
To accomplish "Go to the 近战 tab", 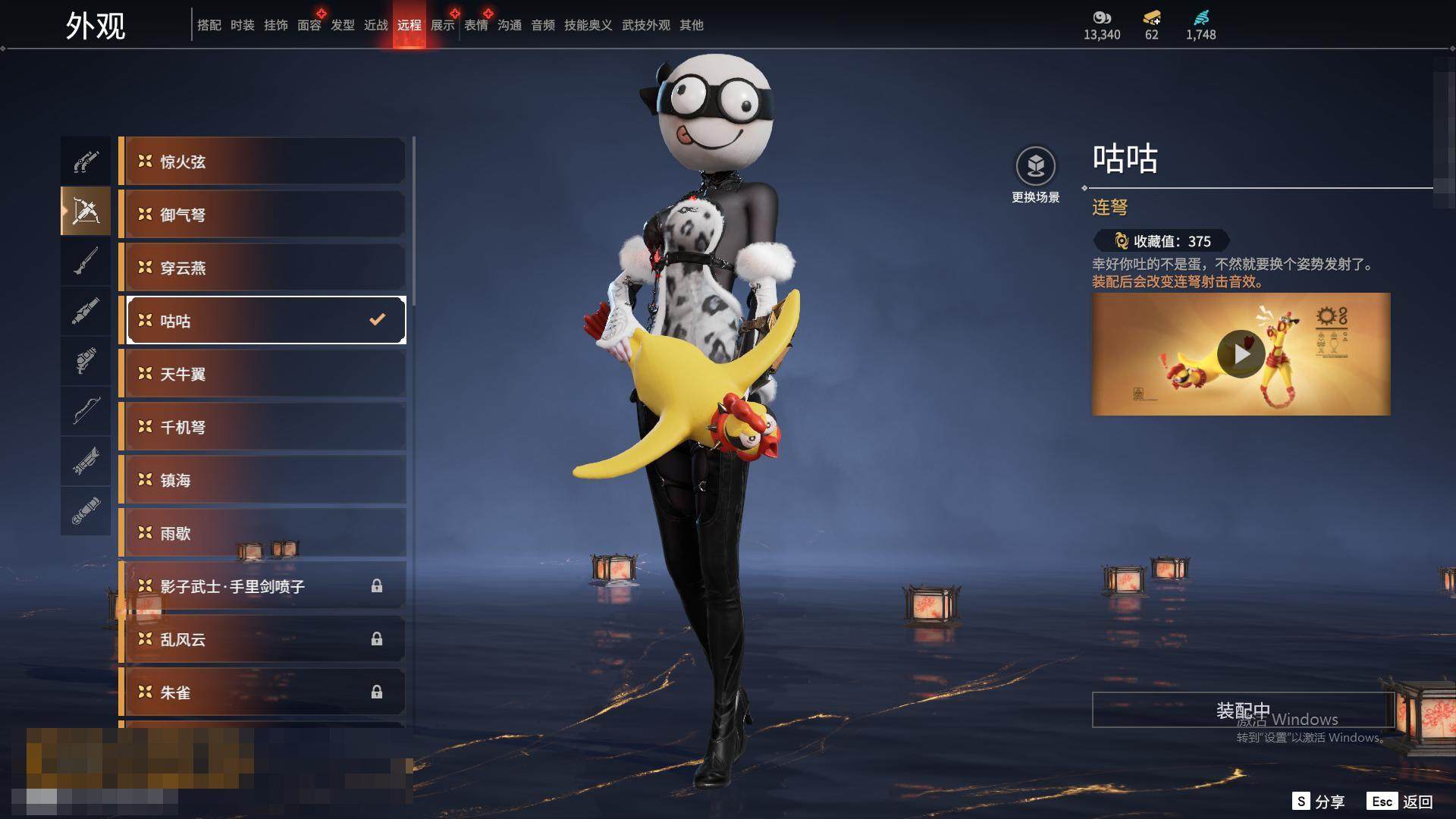I will point(375,25).
